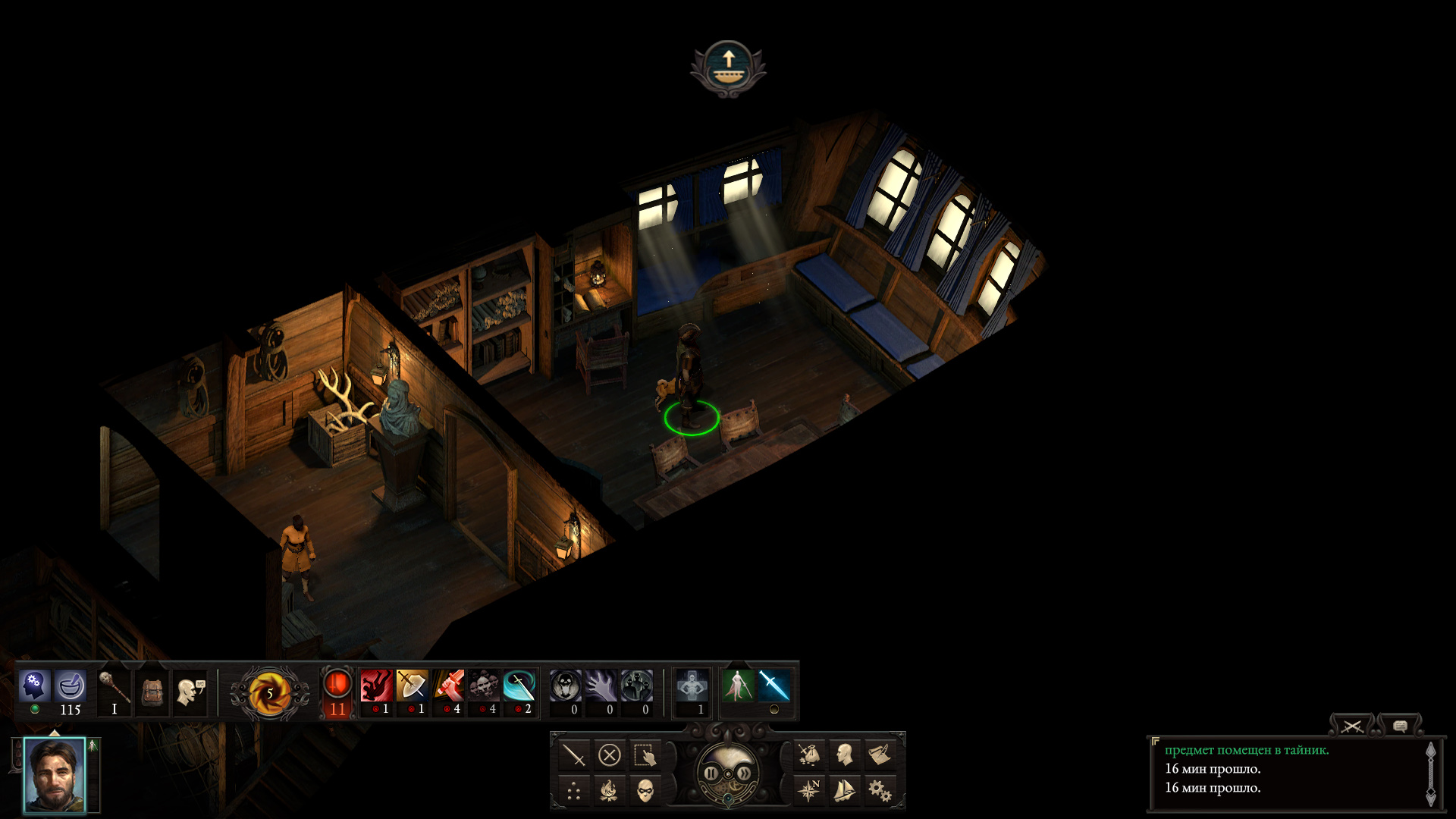Choose the select-all party button
The image size is (1456, 819).
click(x=645, y=755)
